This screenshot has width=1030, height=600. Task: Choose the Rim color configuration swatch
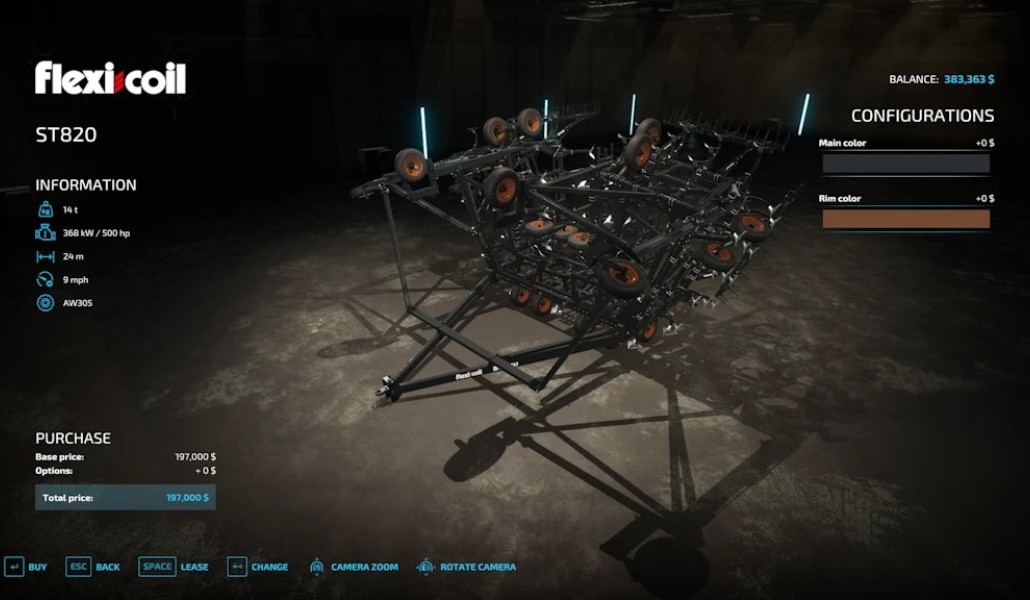click(x=905, y=219)
